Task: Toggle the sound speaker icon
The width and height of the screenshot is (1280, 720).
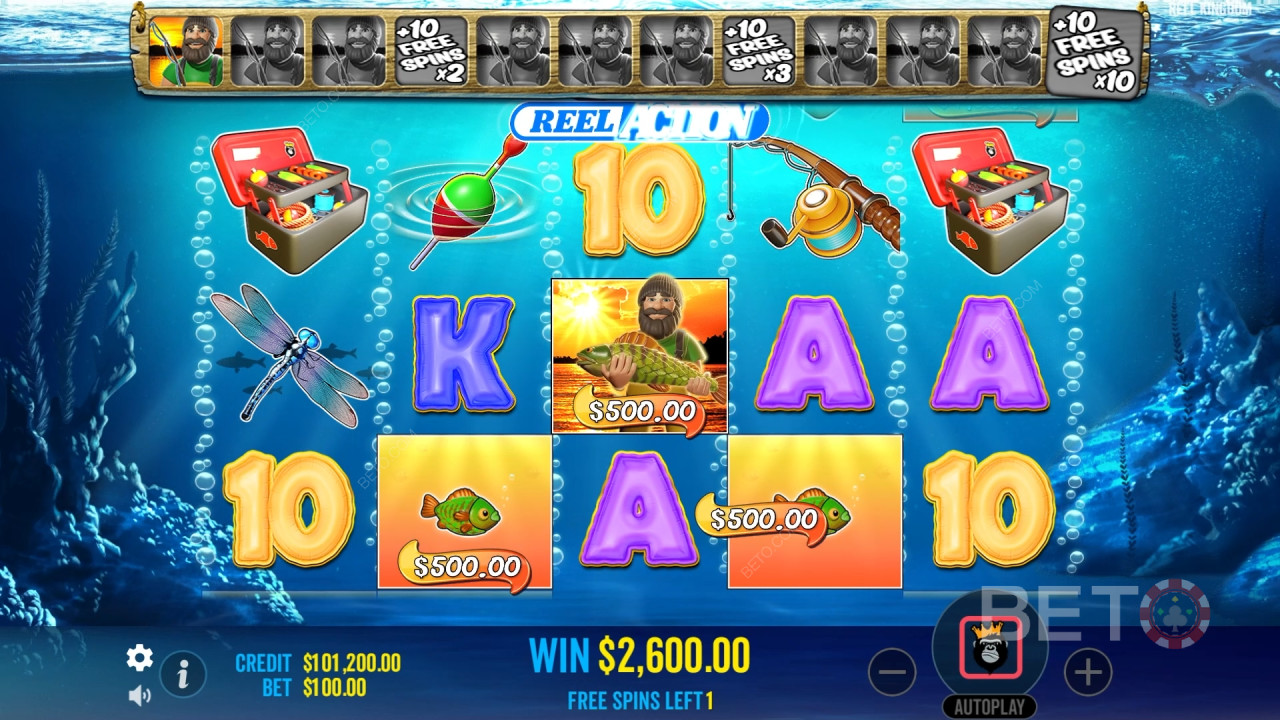Action: click(x=139, y=694)
